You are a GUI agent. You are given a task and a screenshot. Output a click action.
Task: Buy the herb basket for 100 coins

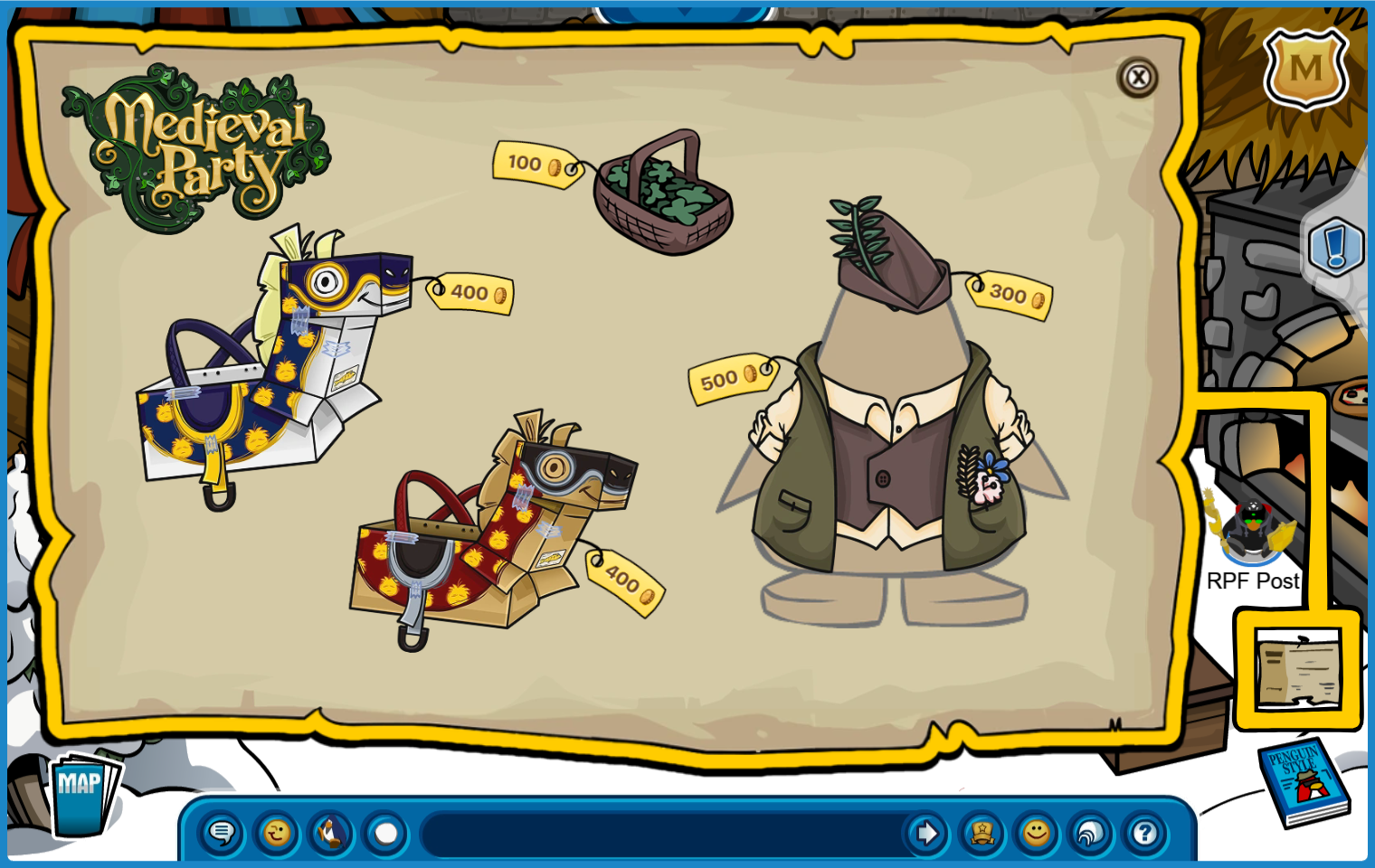[662, 194]
